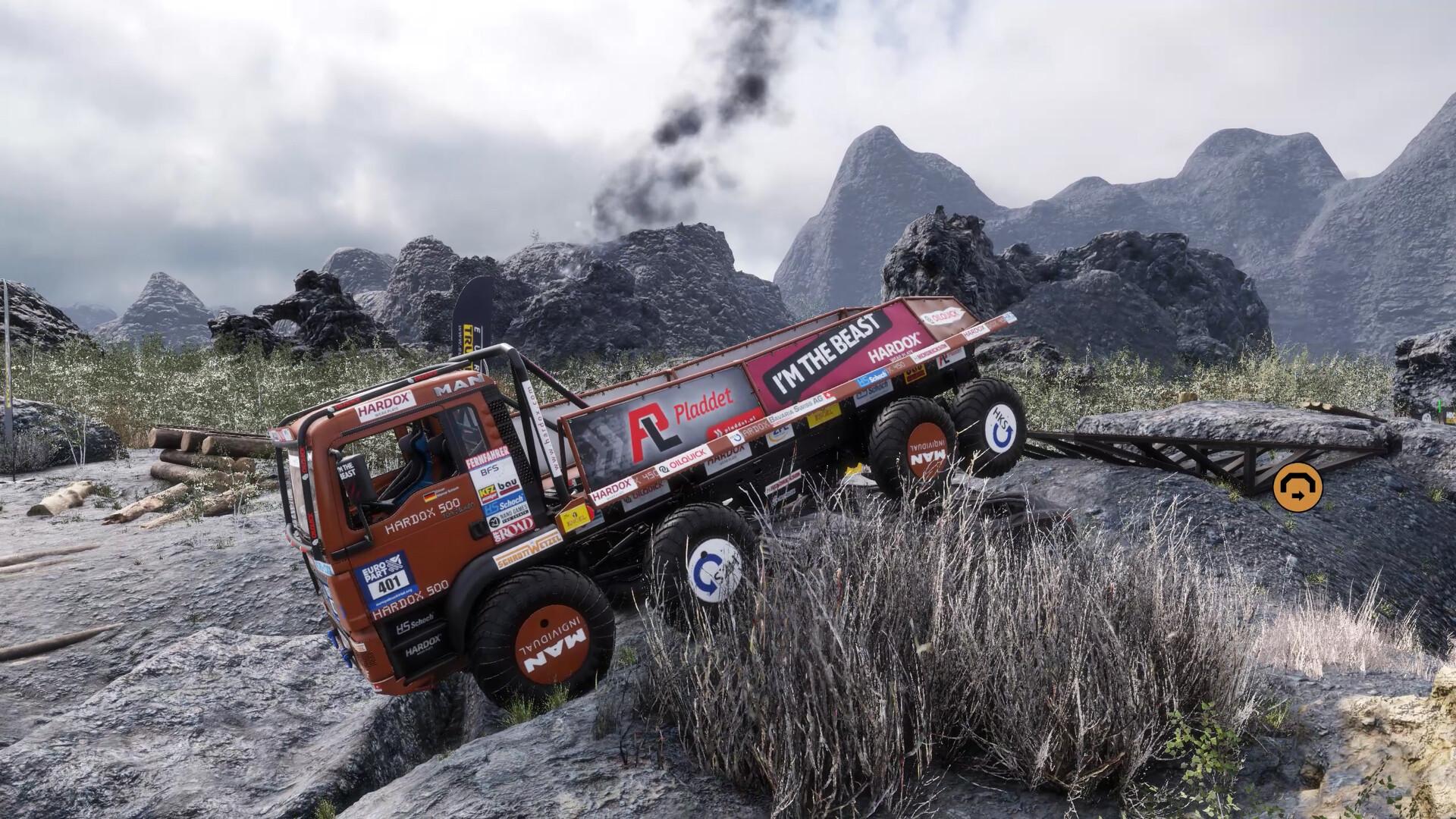Click the red button on the cargo bed frame

coord(591,510)
